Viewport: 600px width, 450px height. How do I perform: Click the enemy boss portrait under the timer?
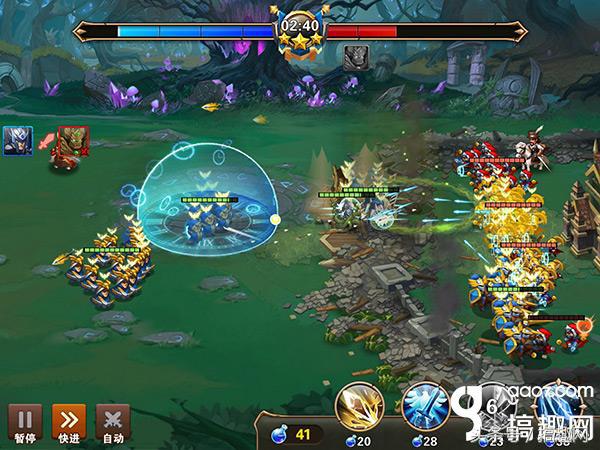pos(355,57)
